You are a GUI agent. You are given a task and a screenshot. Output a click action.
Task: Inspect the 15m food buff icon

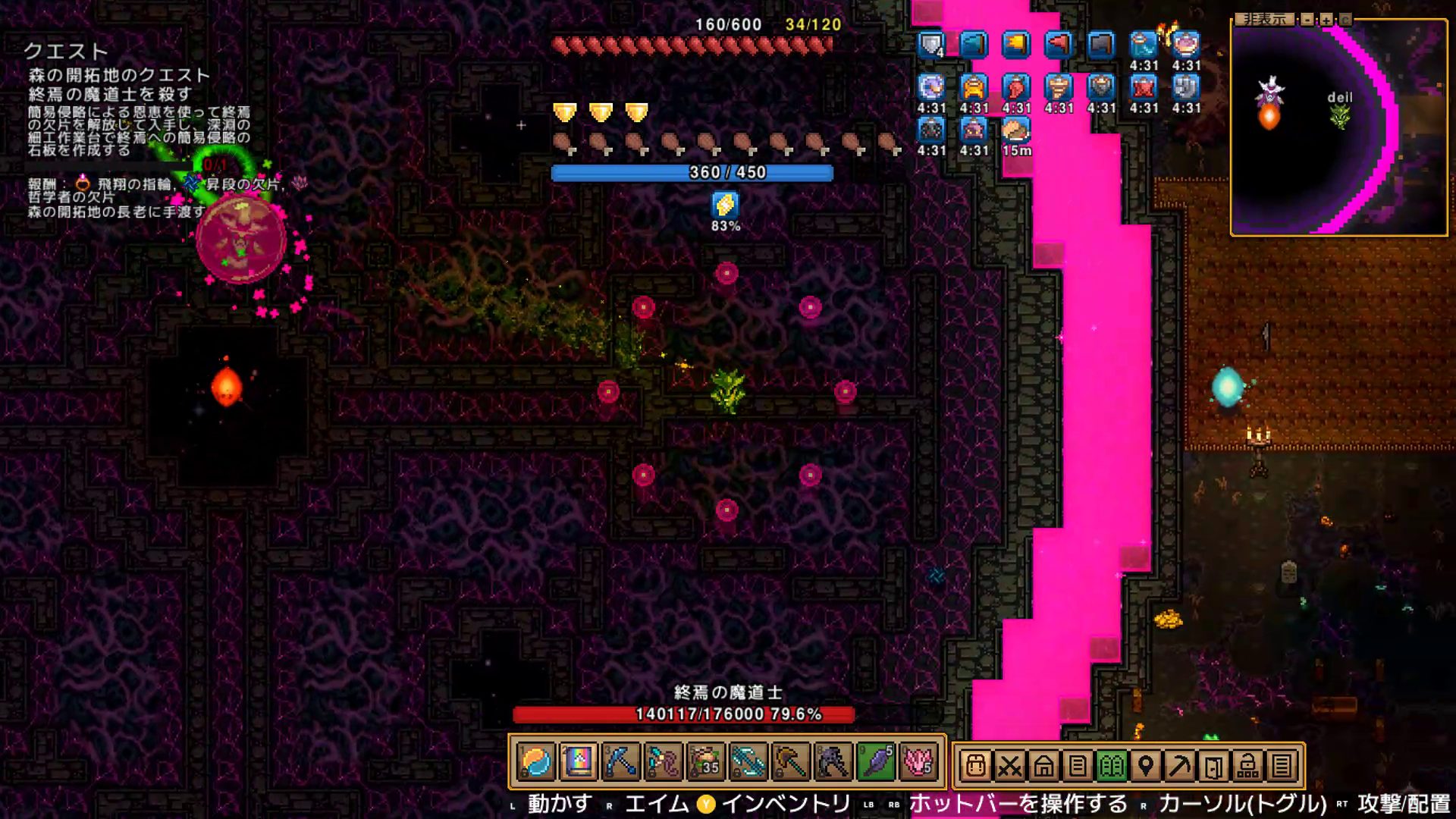coord(1016,130)
